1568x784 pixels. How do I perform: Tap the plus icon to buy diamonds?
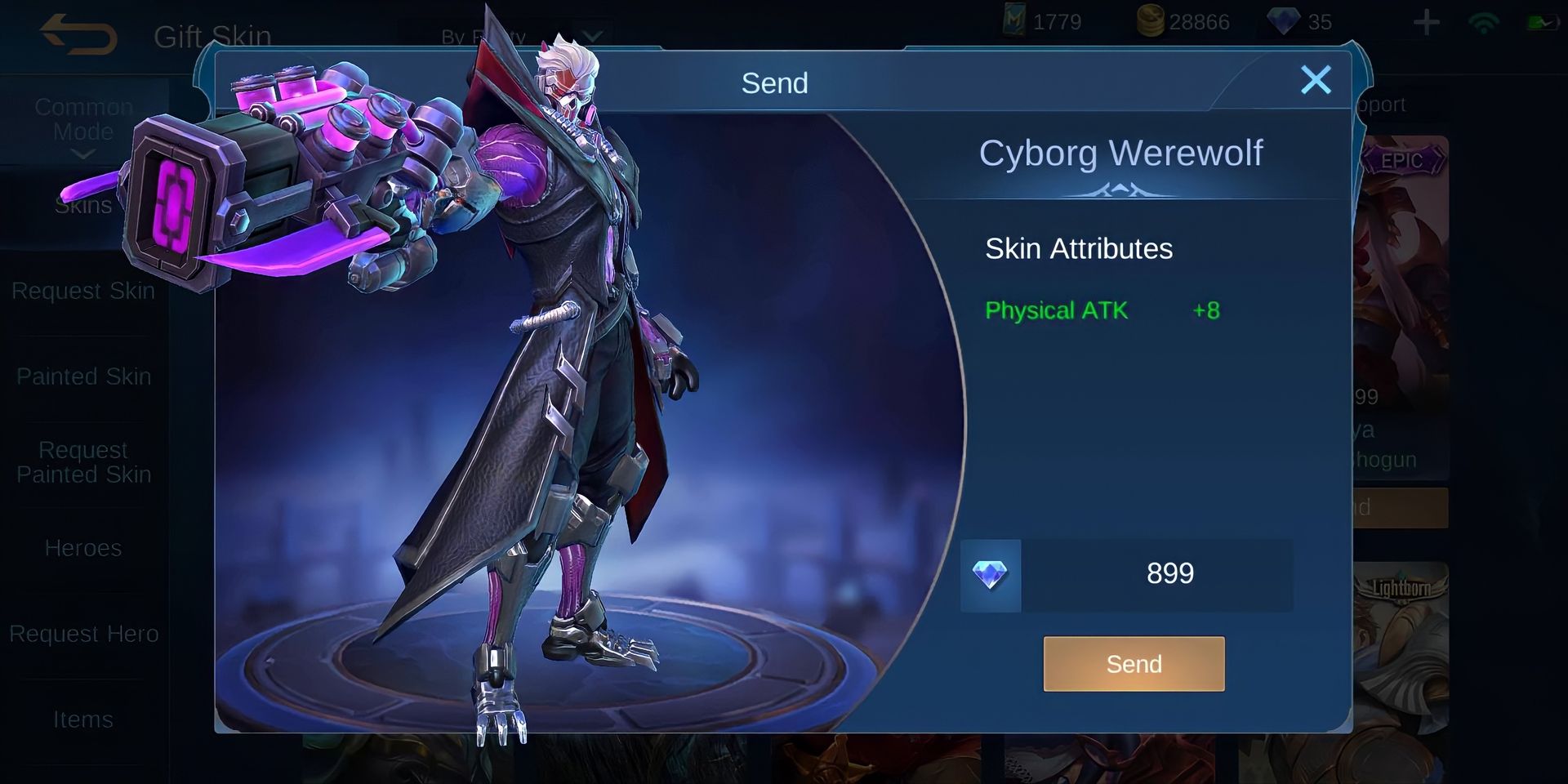[1425, 22]
